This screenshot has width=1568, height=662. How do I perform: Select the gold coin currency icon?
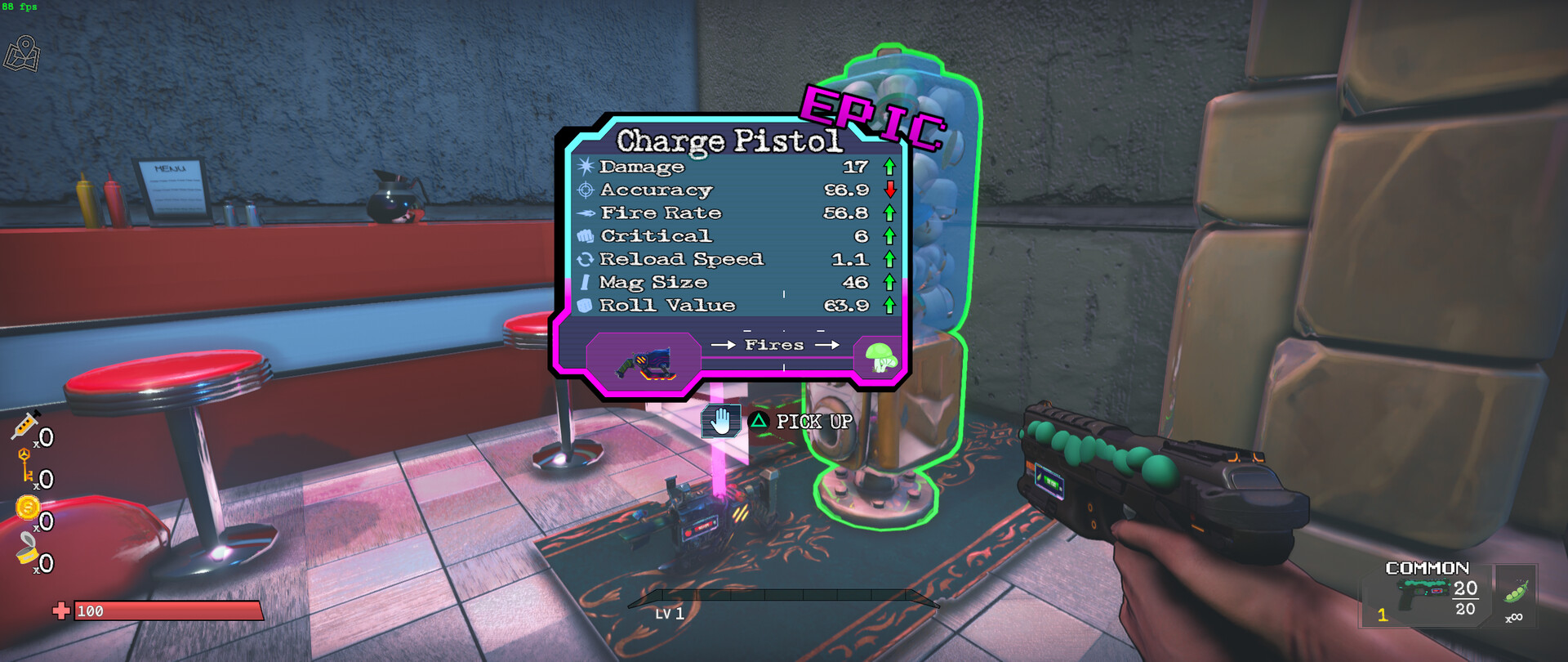point(28,508)
